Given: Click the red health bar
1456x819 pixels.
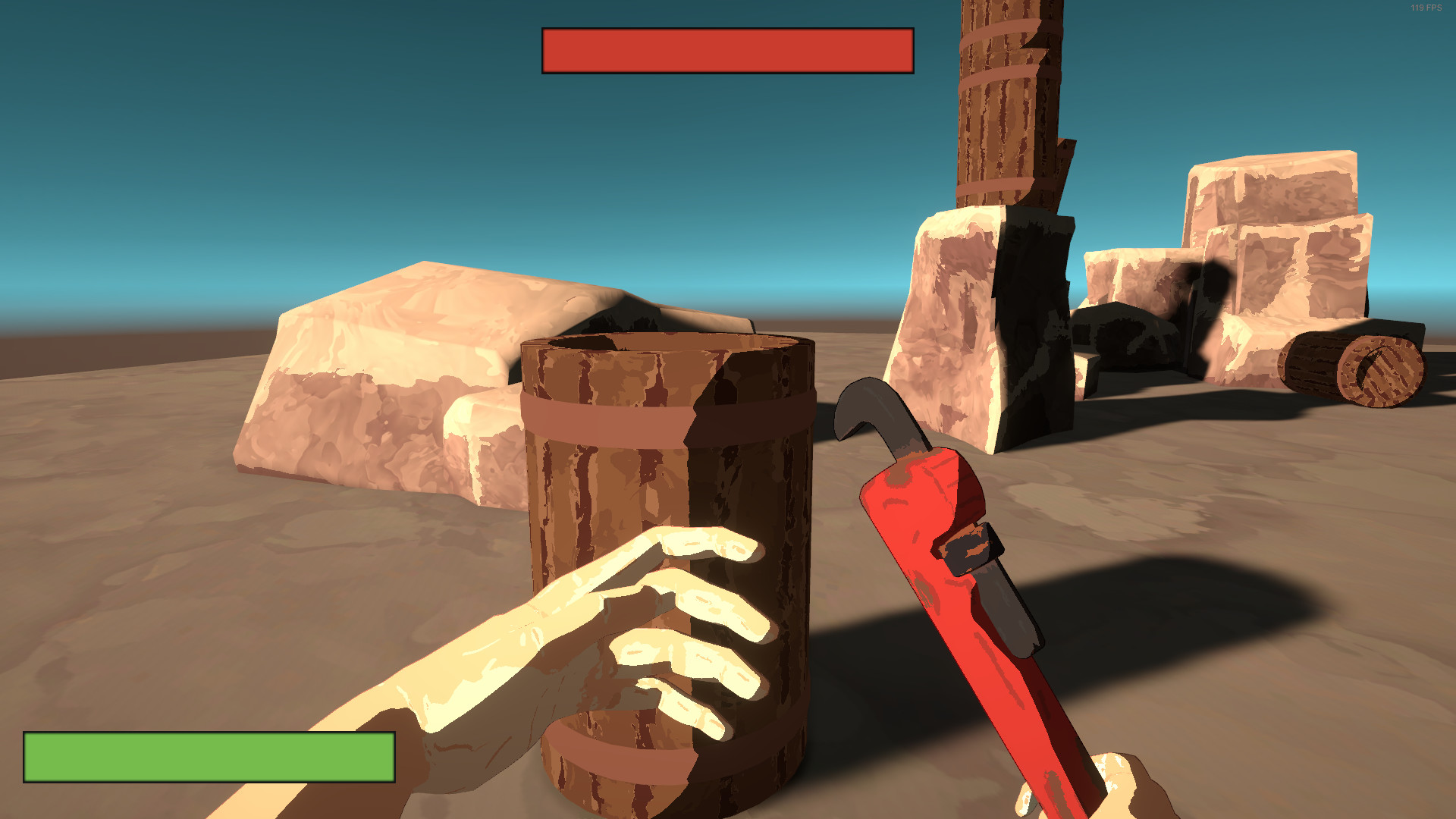Looking at the screenshot, I should [x=726, y=51].
